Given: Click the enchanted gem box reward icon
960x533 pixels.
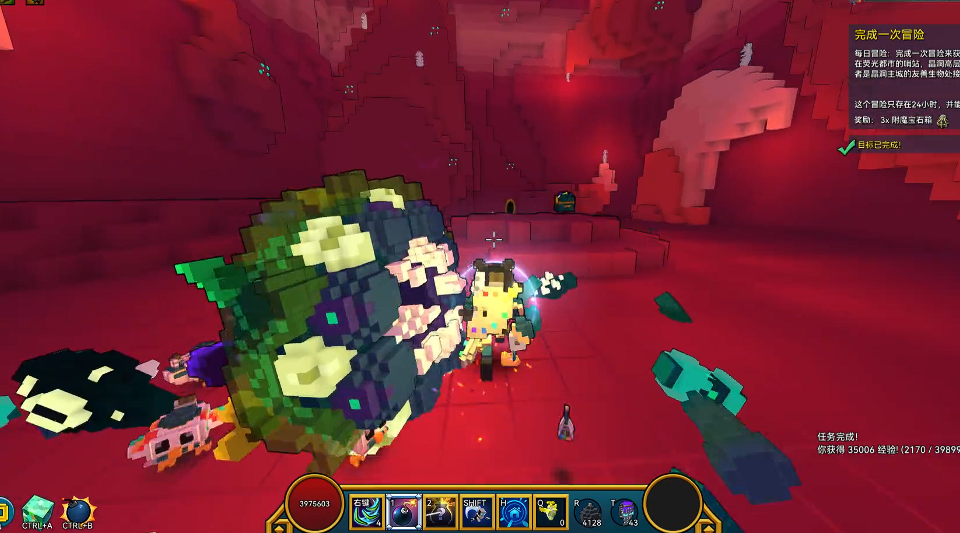Looking at the screenshot, I should pos(941,120).
